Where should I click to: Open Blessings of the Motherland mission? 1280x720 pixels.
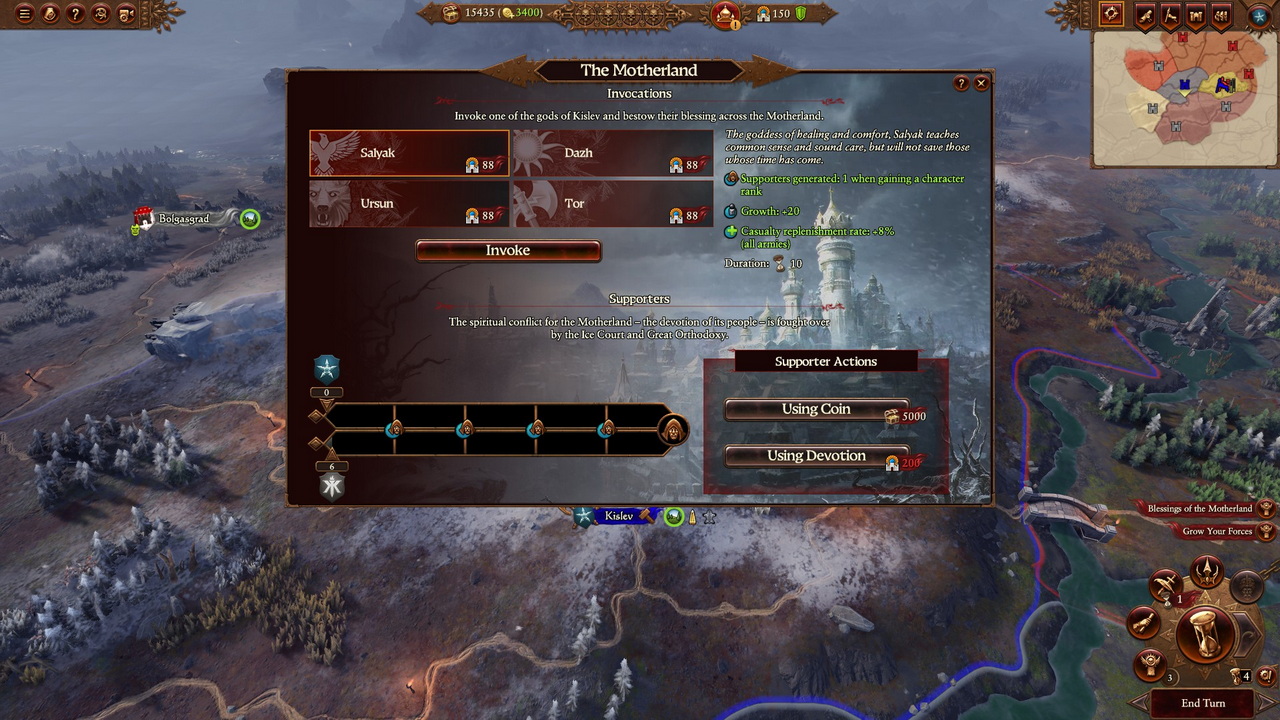(x=1200, y=509)
